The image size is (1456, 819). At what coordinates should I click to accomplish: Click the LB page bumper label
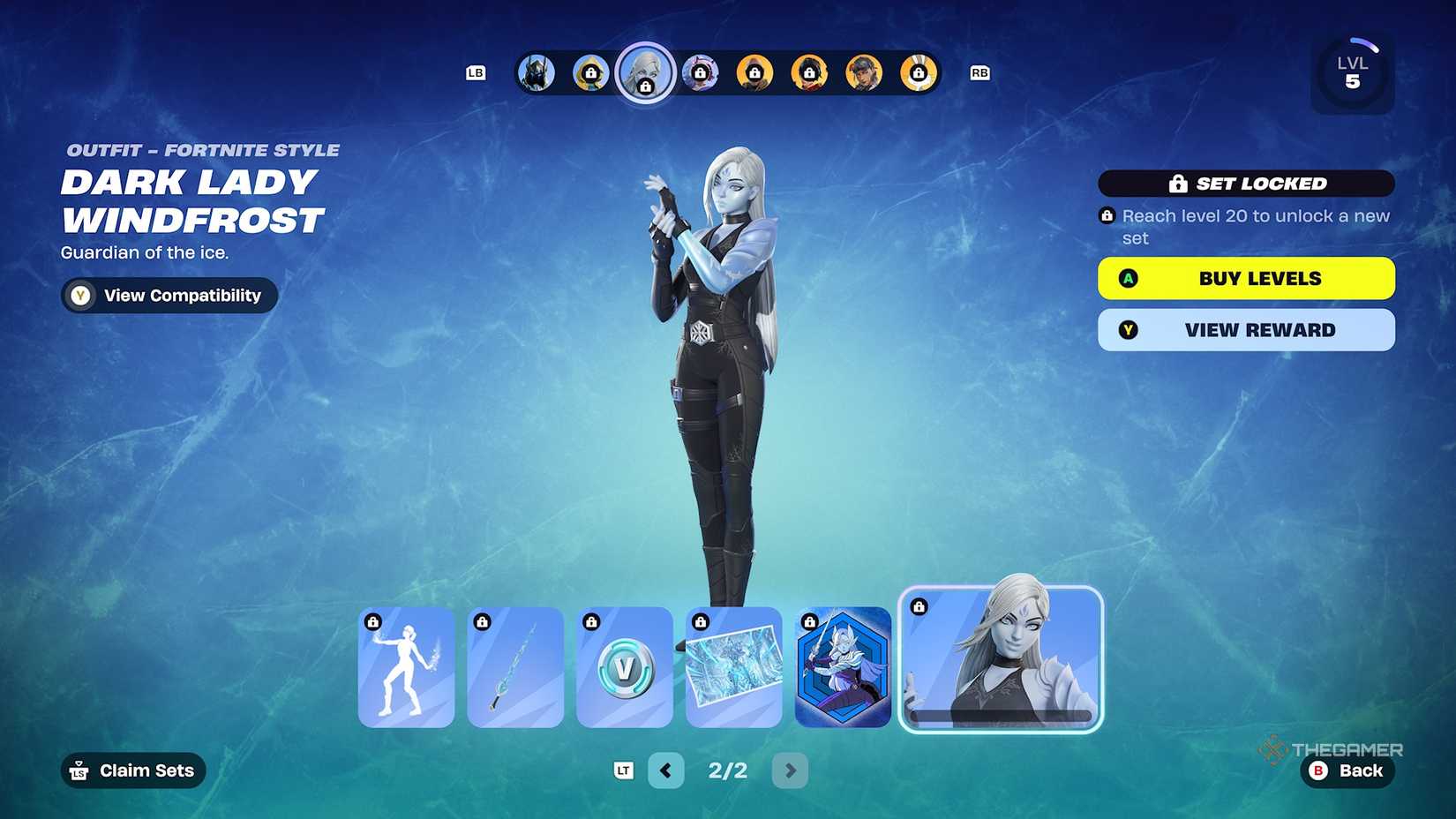coord(476,73)
